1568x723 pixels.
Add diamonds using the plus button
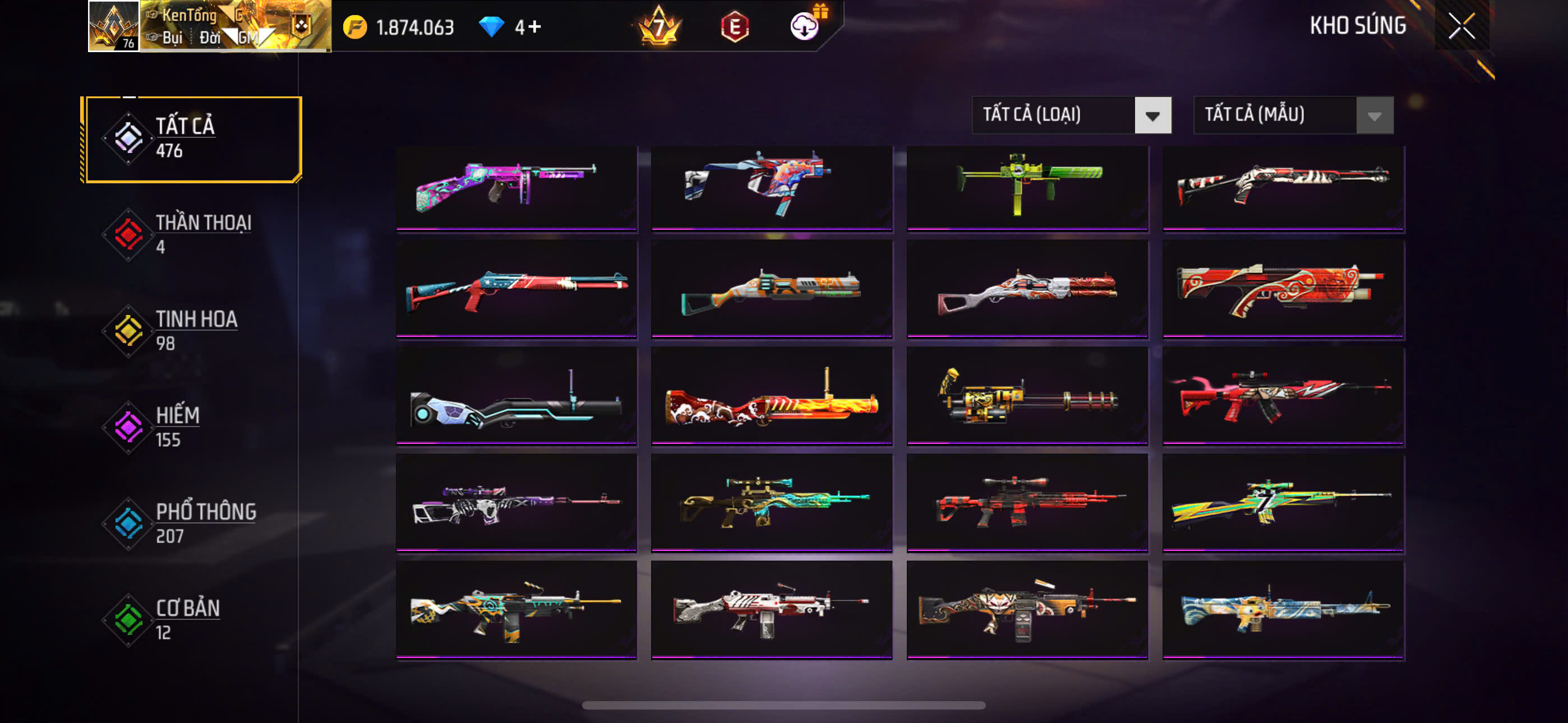point(534,27)
